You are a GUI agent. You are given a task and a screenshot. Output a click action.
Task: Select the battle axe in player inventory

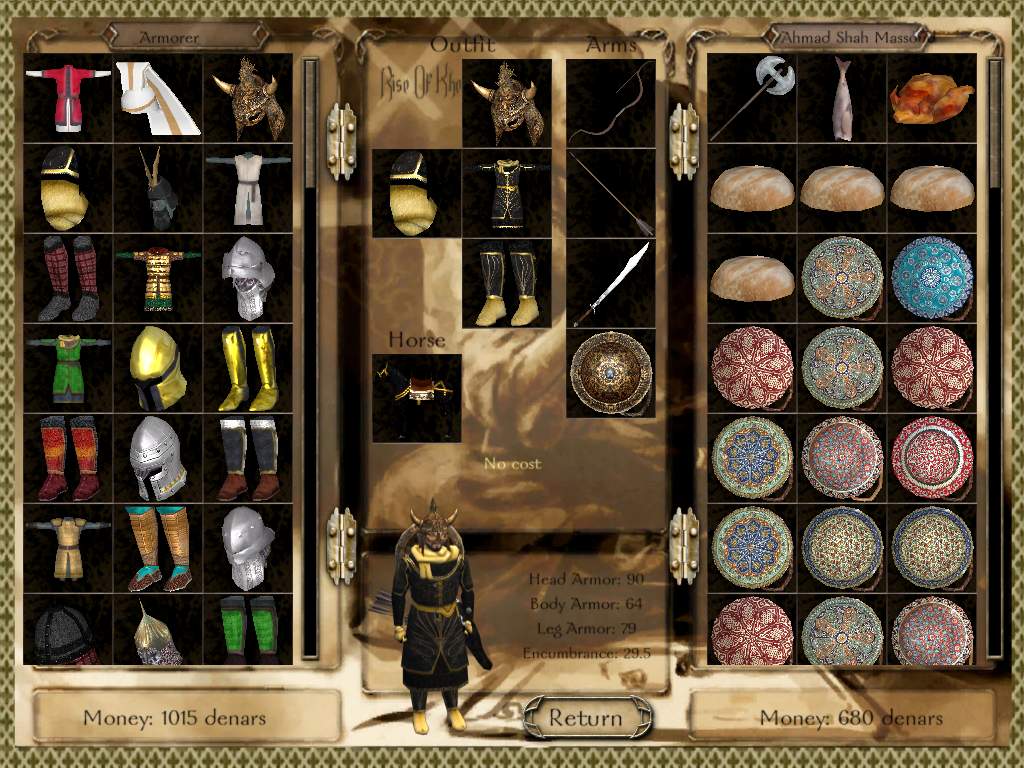[752, 98]
